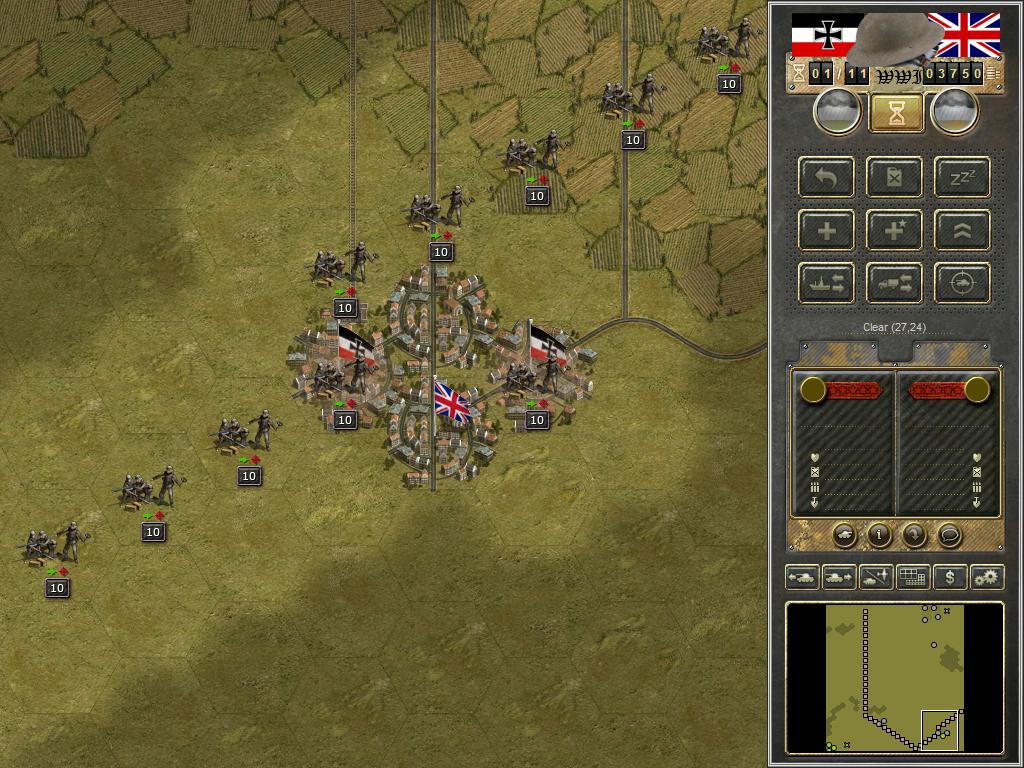Open the chat speech bubble

click(x=949, y=536)
